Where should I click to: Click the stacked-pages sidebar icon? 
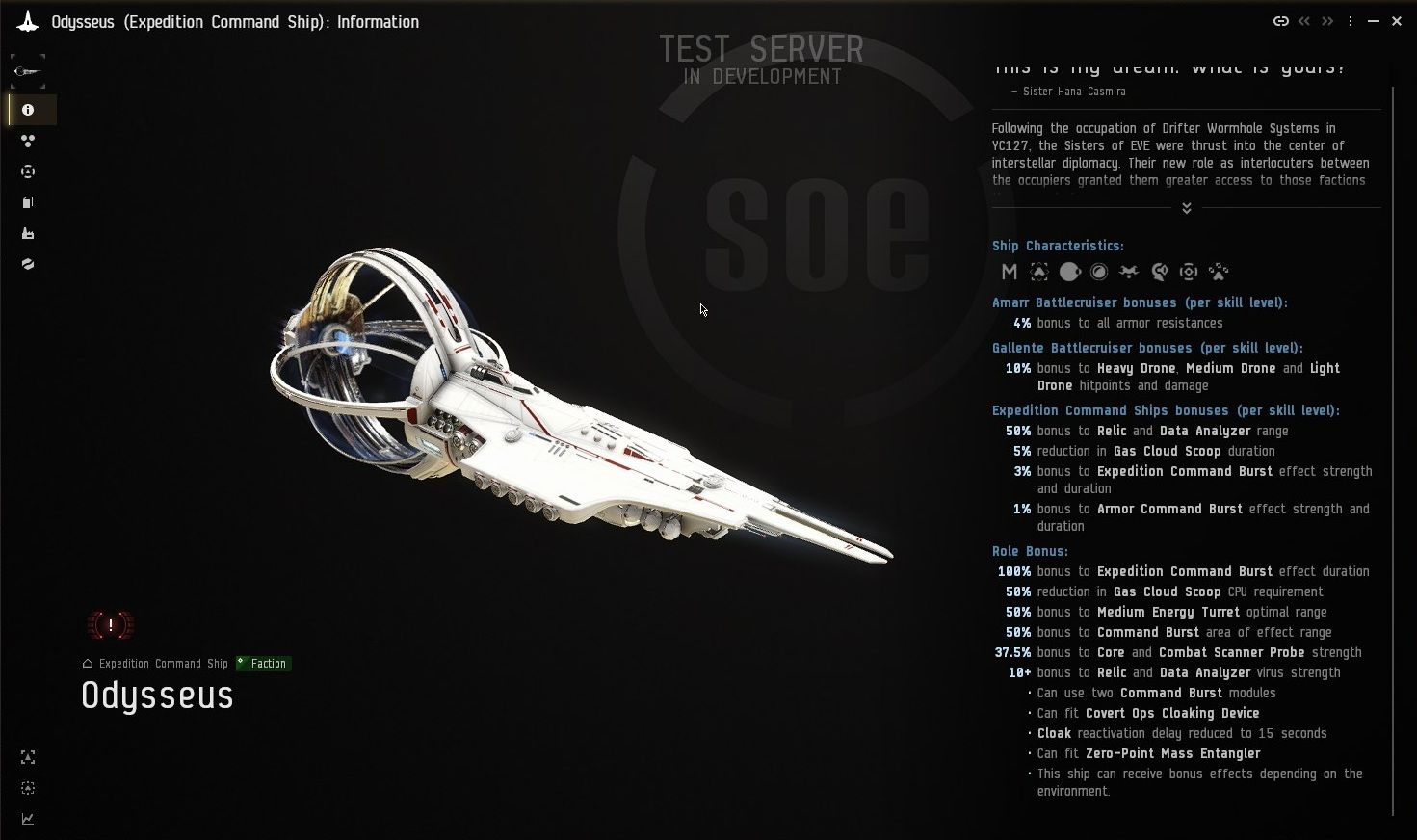(27, 202)
